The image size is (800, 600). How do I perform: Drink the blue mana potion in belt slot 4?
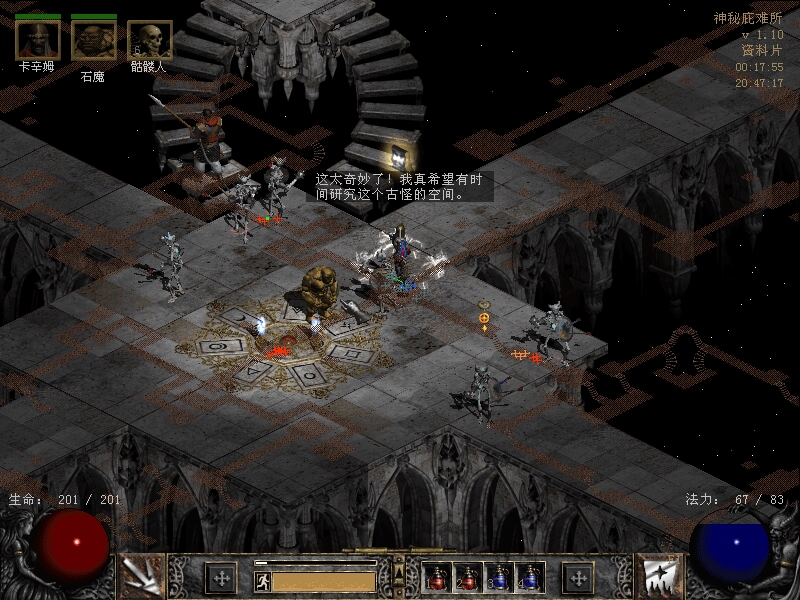click(529, 577)
